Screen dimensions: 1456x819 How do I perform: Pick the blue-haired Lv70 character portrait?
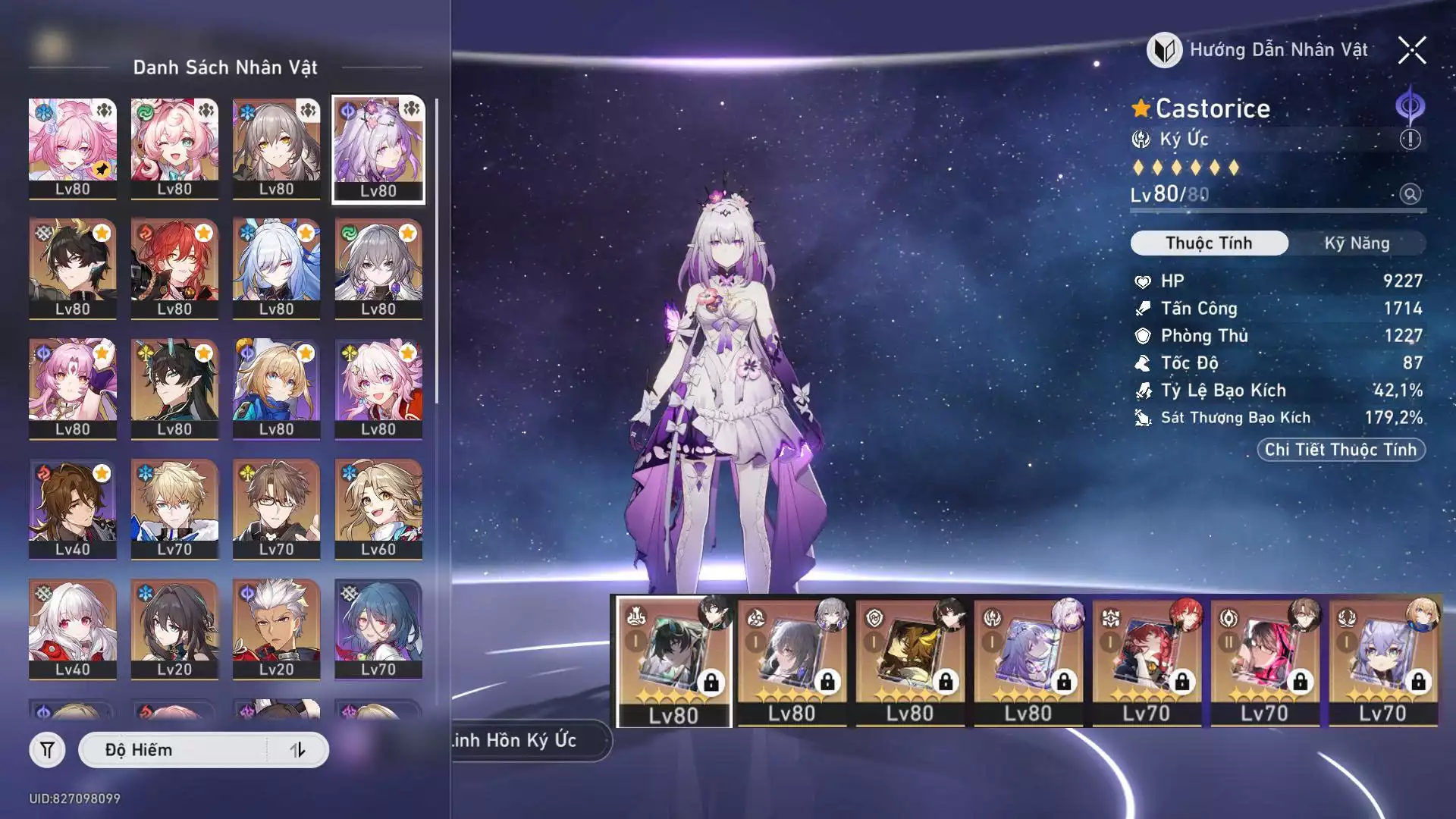[378, 629]
